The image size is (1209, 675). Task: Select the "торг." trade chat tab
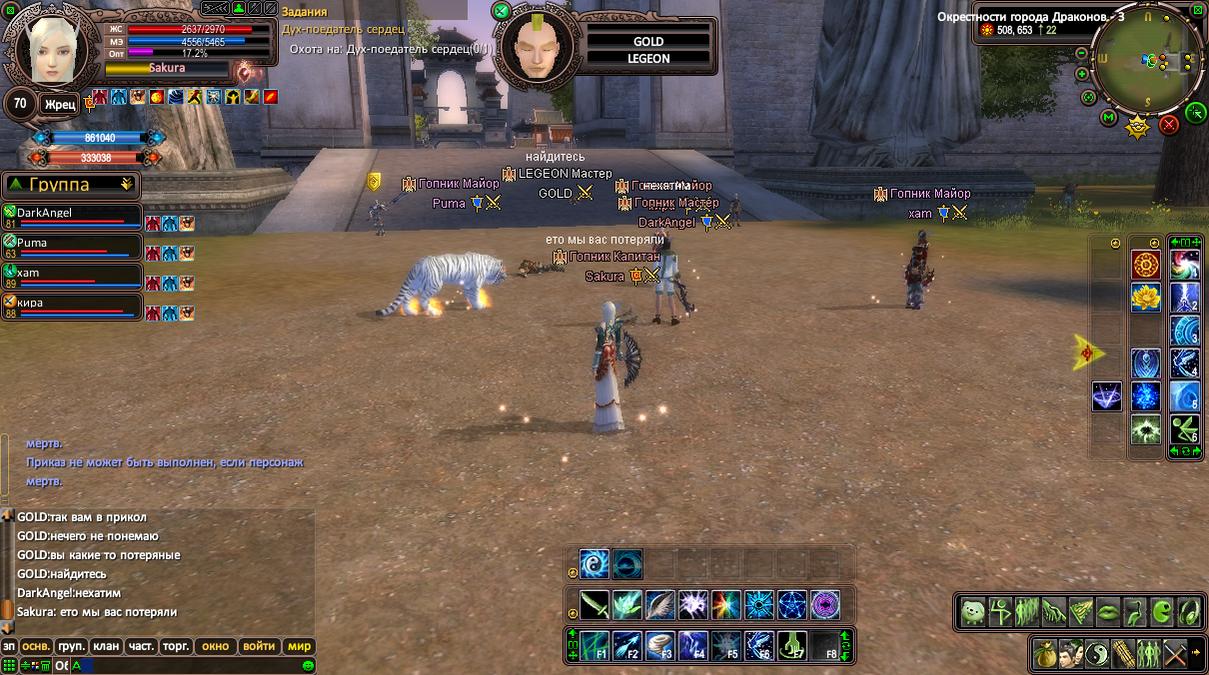[x=176, y=646]
